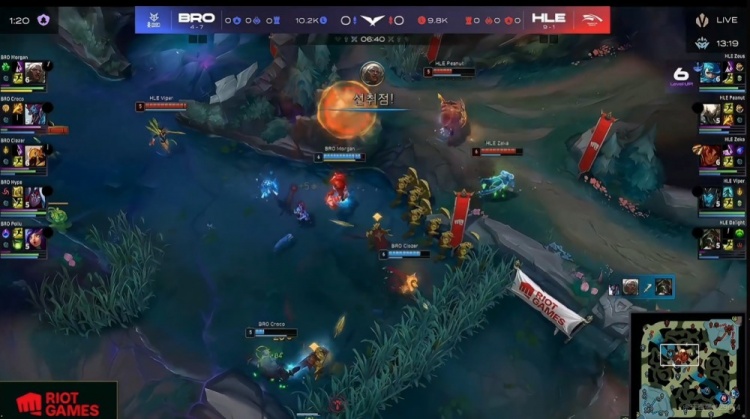Select BRO Croco's champion portrait
Screen dimensions: 750x419
(x=32, y=114)
